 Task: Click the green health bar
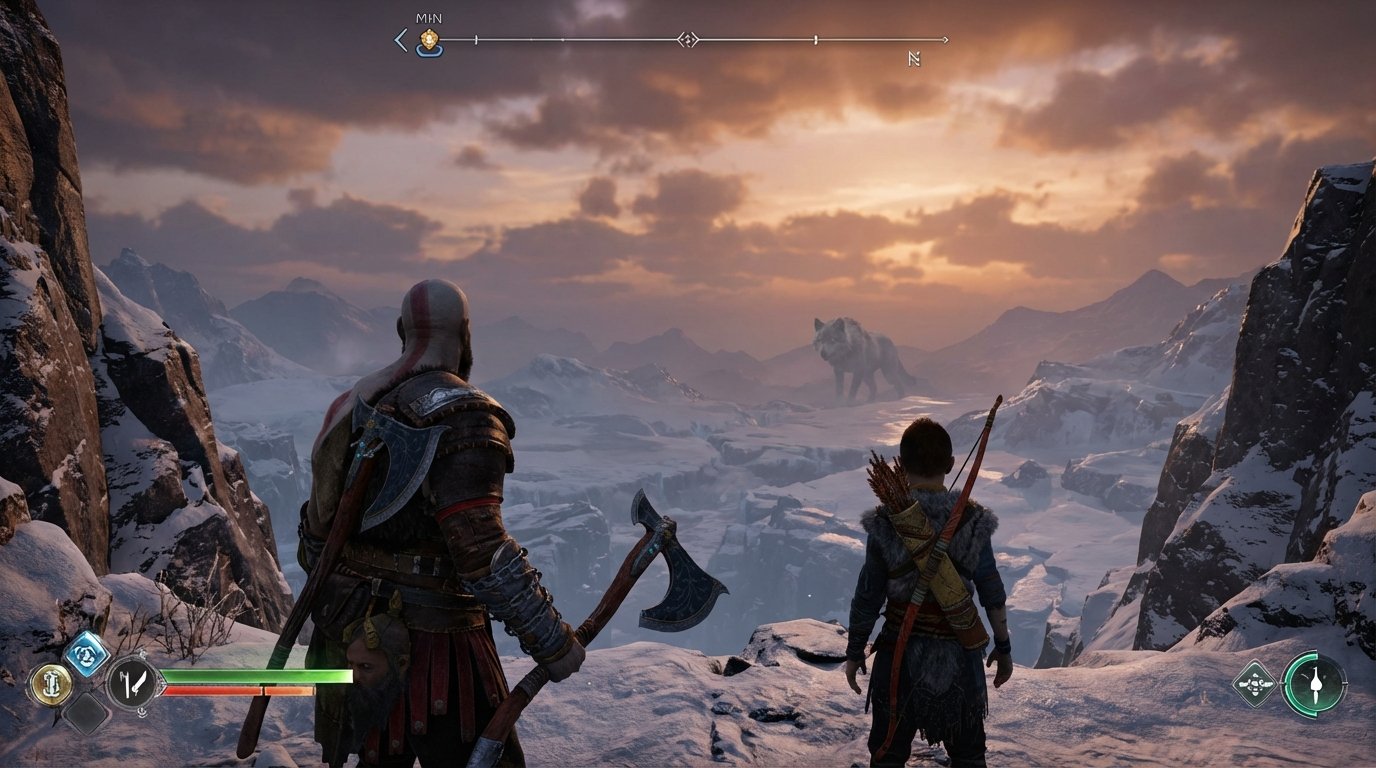pyautogui.click(x=260, y=678)
